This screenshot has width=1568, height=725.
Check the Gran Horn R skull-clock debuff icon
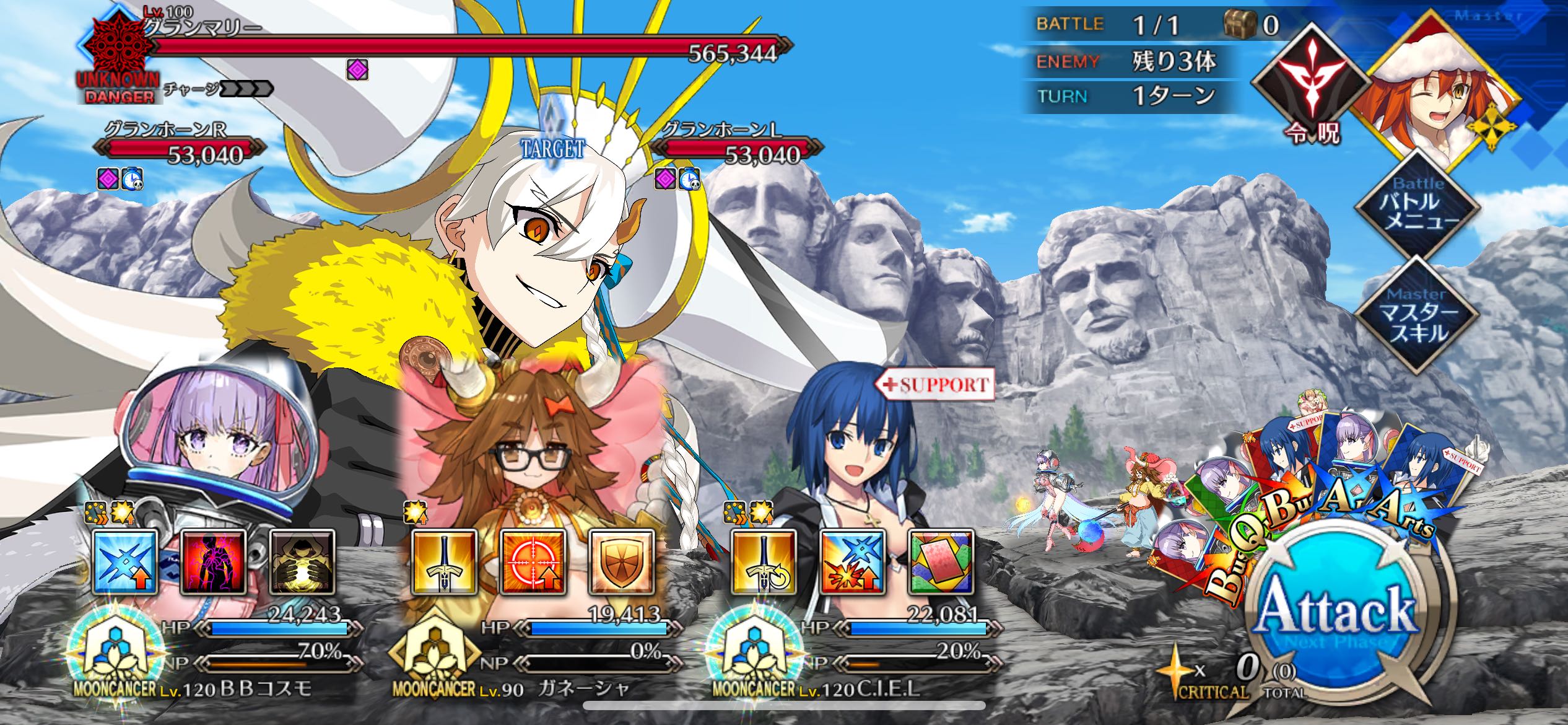tap(132, 179)
